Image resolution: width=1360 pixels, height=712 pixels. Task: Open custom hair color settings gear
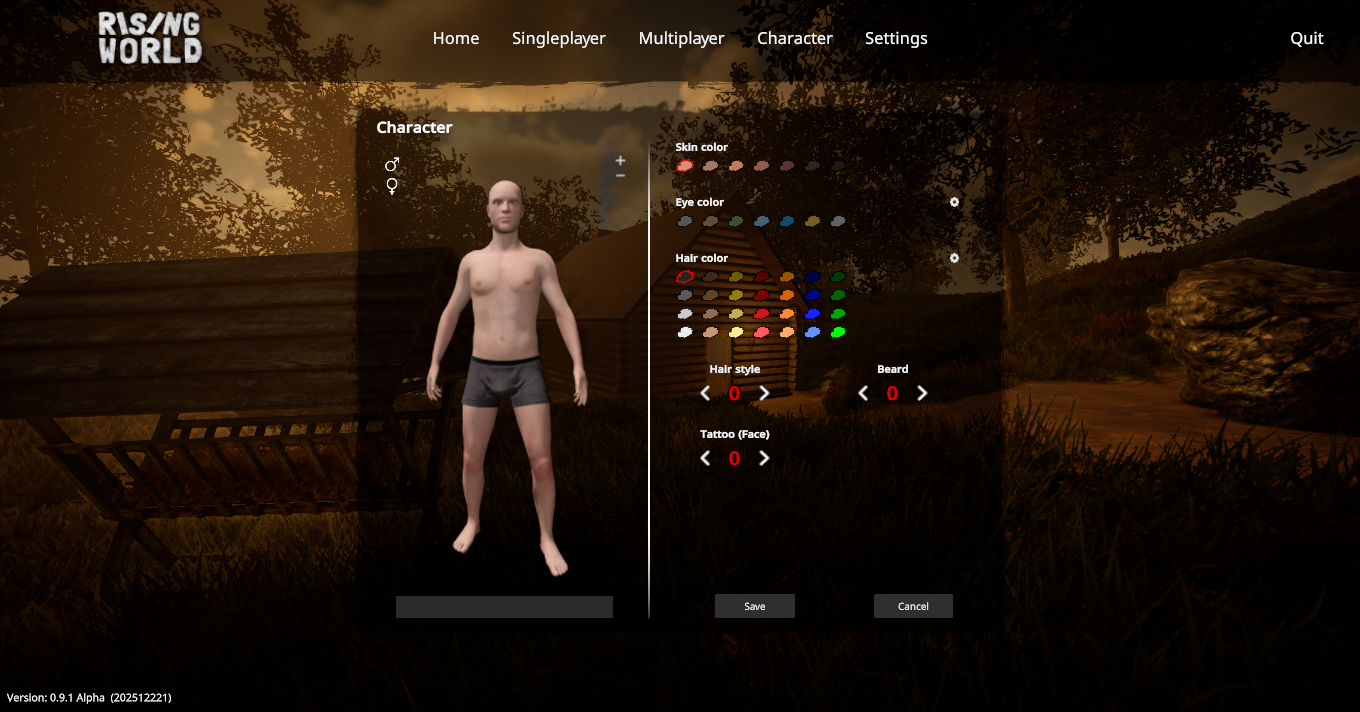[x=954, y=258]
